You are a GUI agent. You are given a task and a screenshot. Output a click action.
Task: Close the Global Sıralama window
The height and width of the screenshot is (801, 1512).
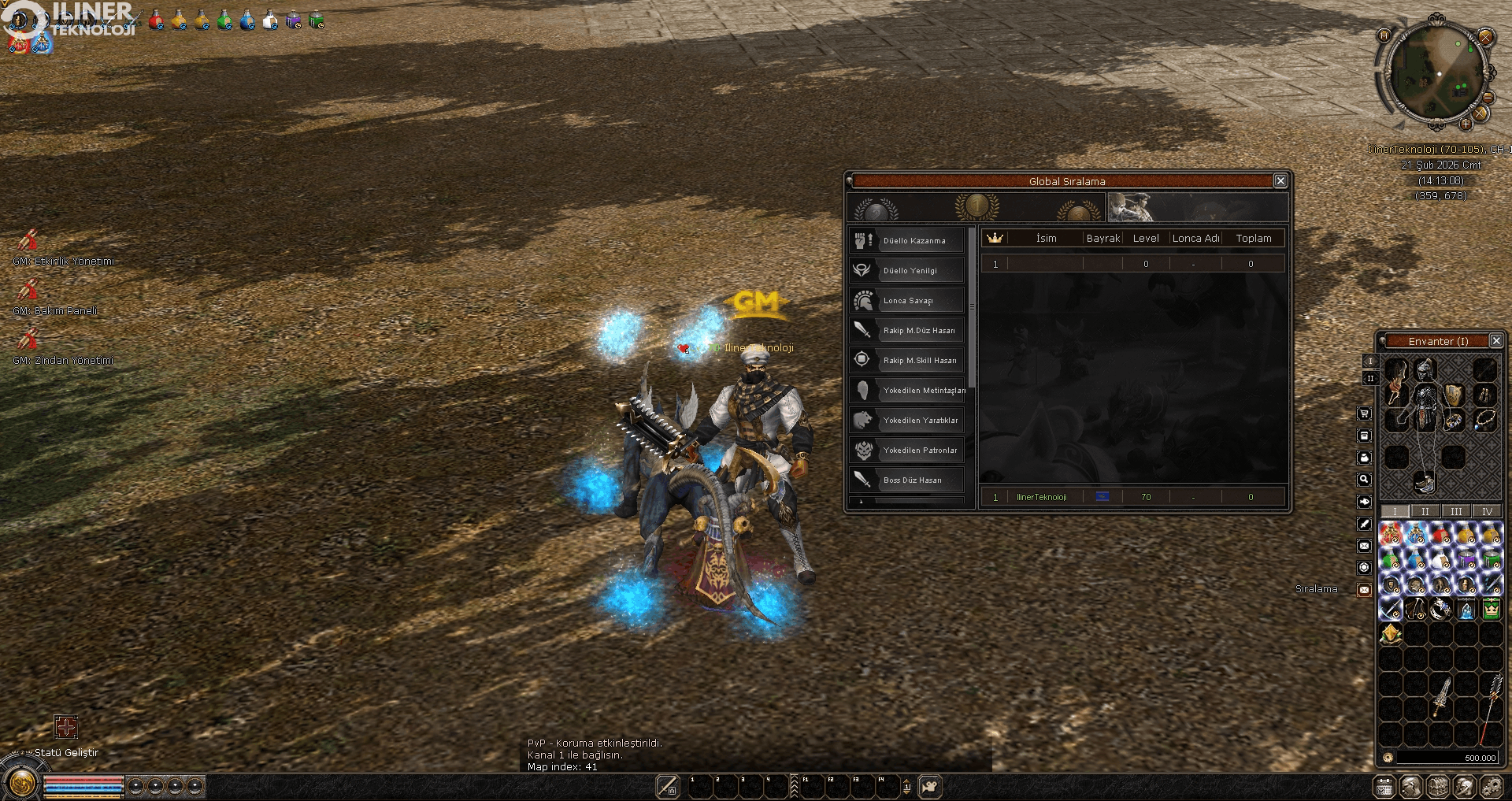click(x=1280, y=181)
